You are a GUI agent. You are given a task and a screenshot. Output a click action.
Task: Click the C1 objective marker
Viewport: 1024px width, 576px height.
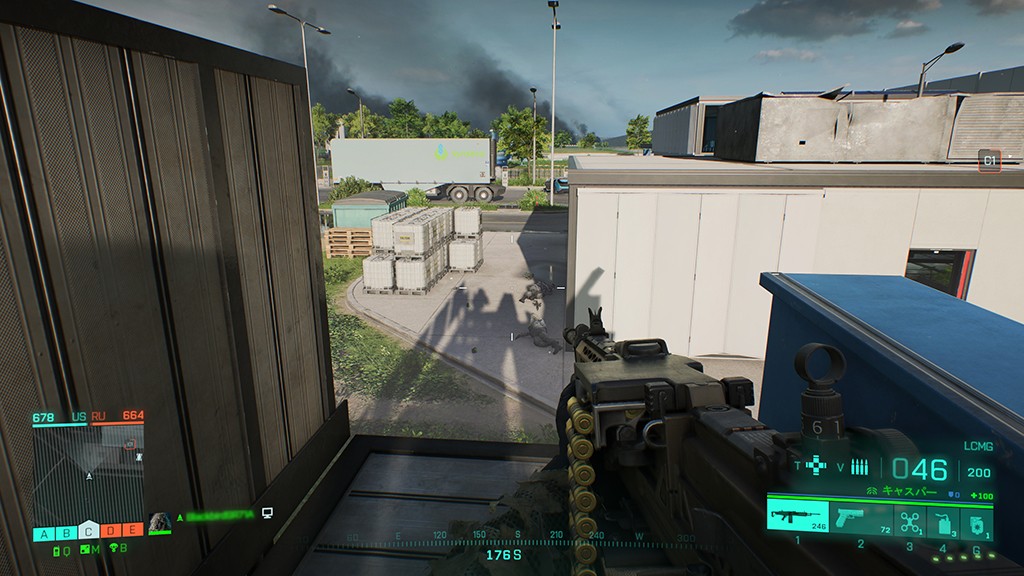[x=989, y=160]
